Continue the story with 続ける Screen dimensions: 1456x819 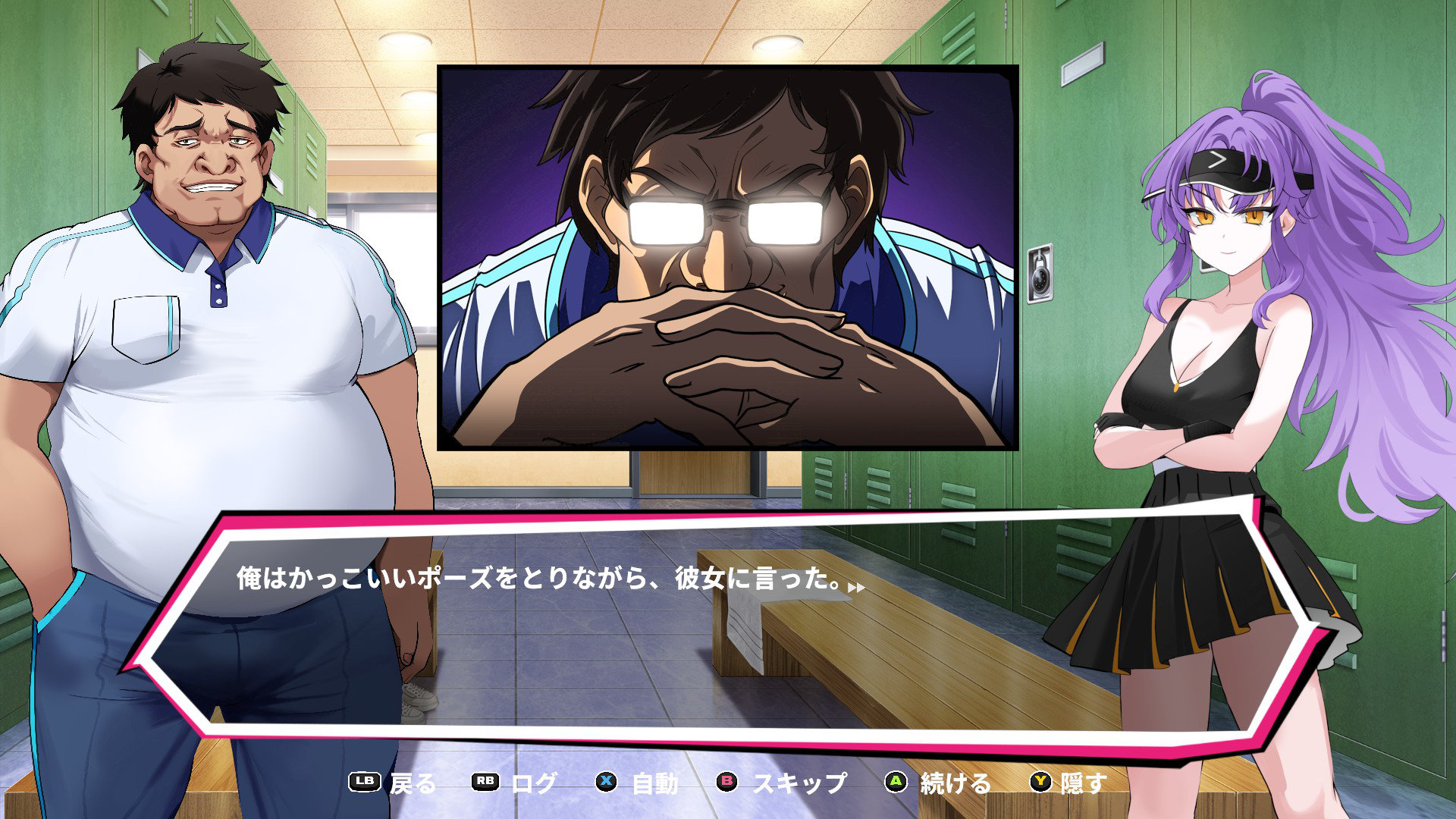click(x=939, y=783)
